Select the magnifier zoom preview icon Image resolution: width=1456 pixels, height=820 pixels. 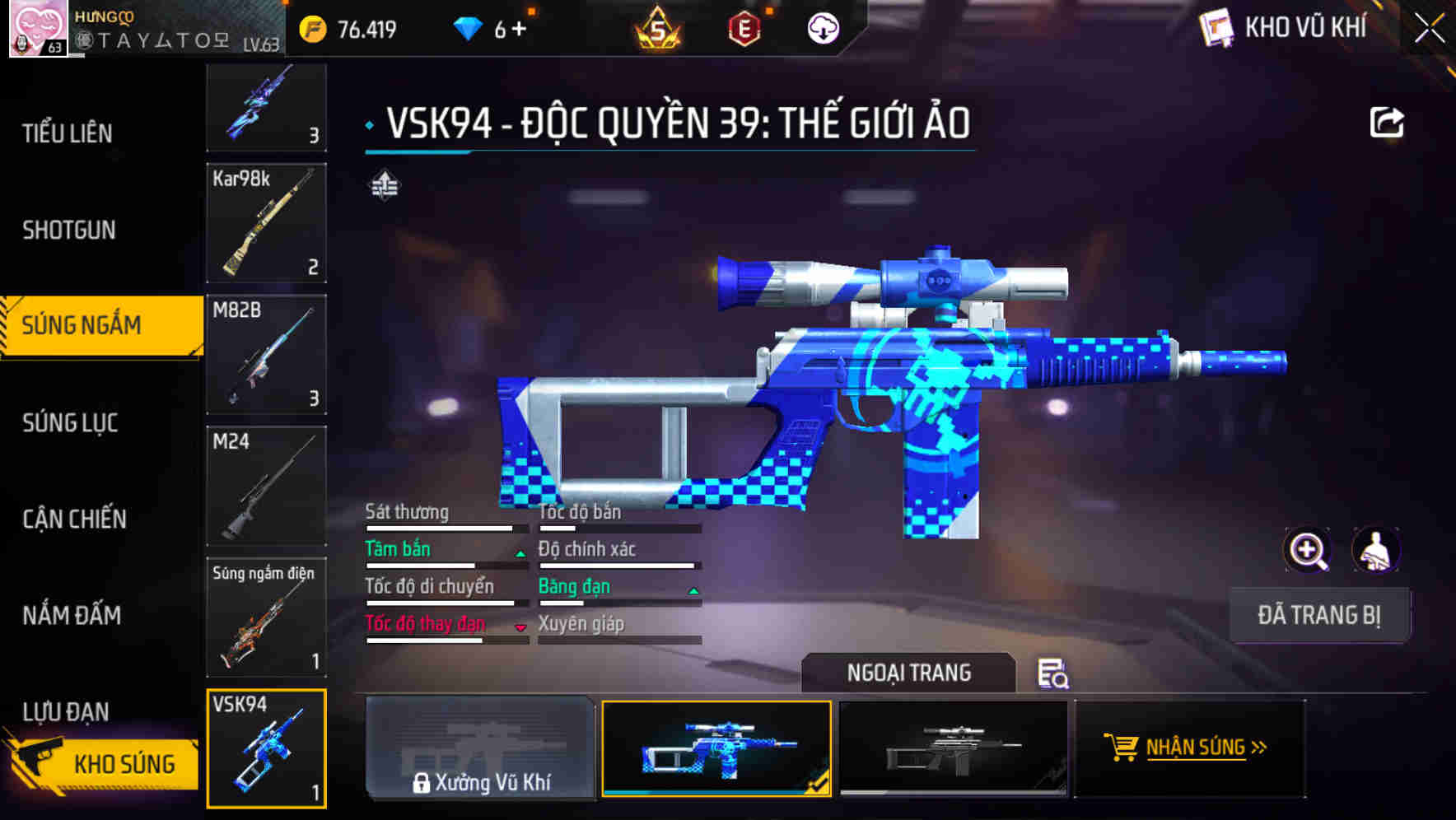[x=1305, y=550]
